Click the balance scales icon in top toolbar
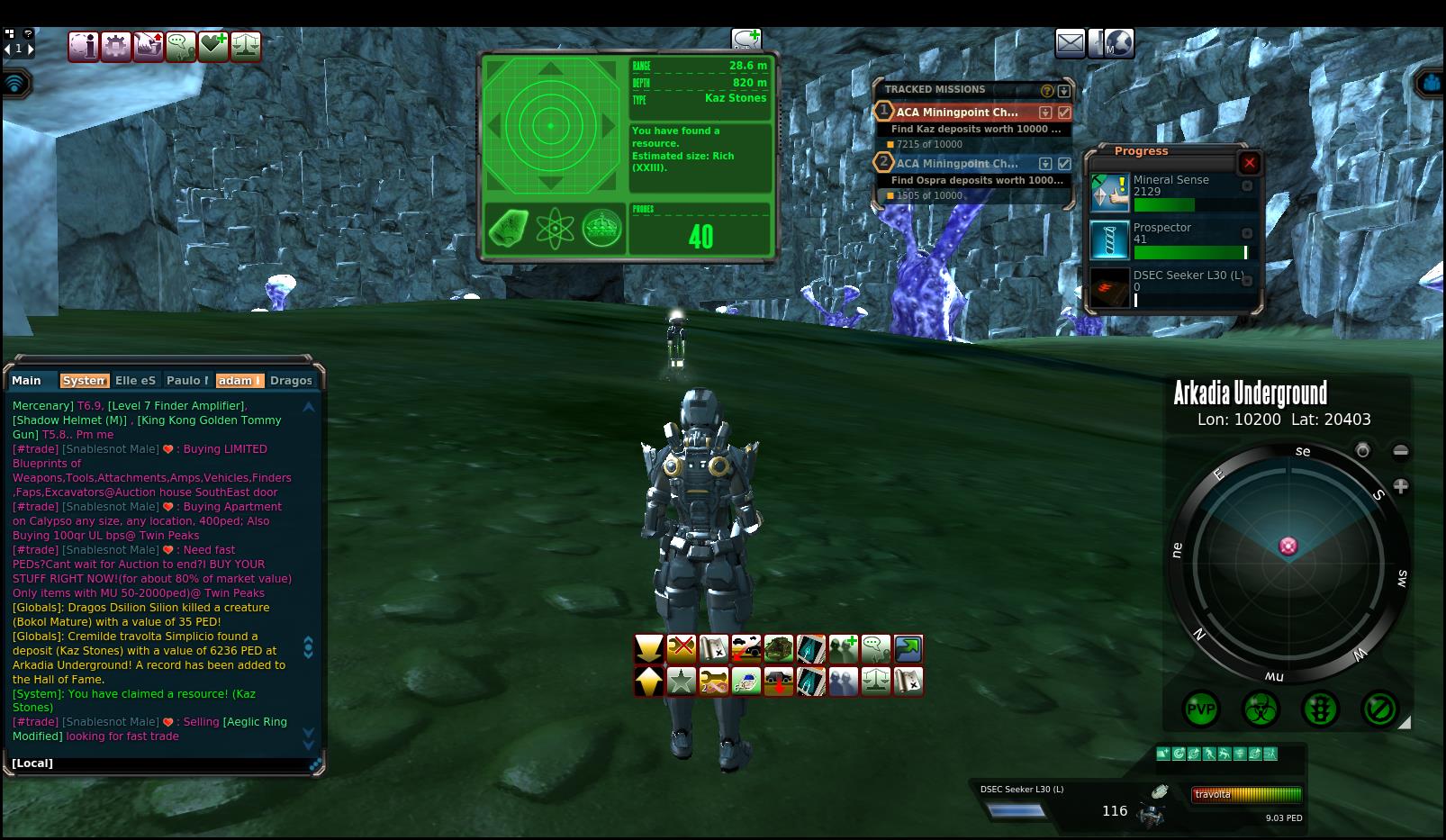1446x840 pixels. click(x=246, y=46)
